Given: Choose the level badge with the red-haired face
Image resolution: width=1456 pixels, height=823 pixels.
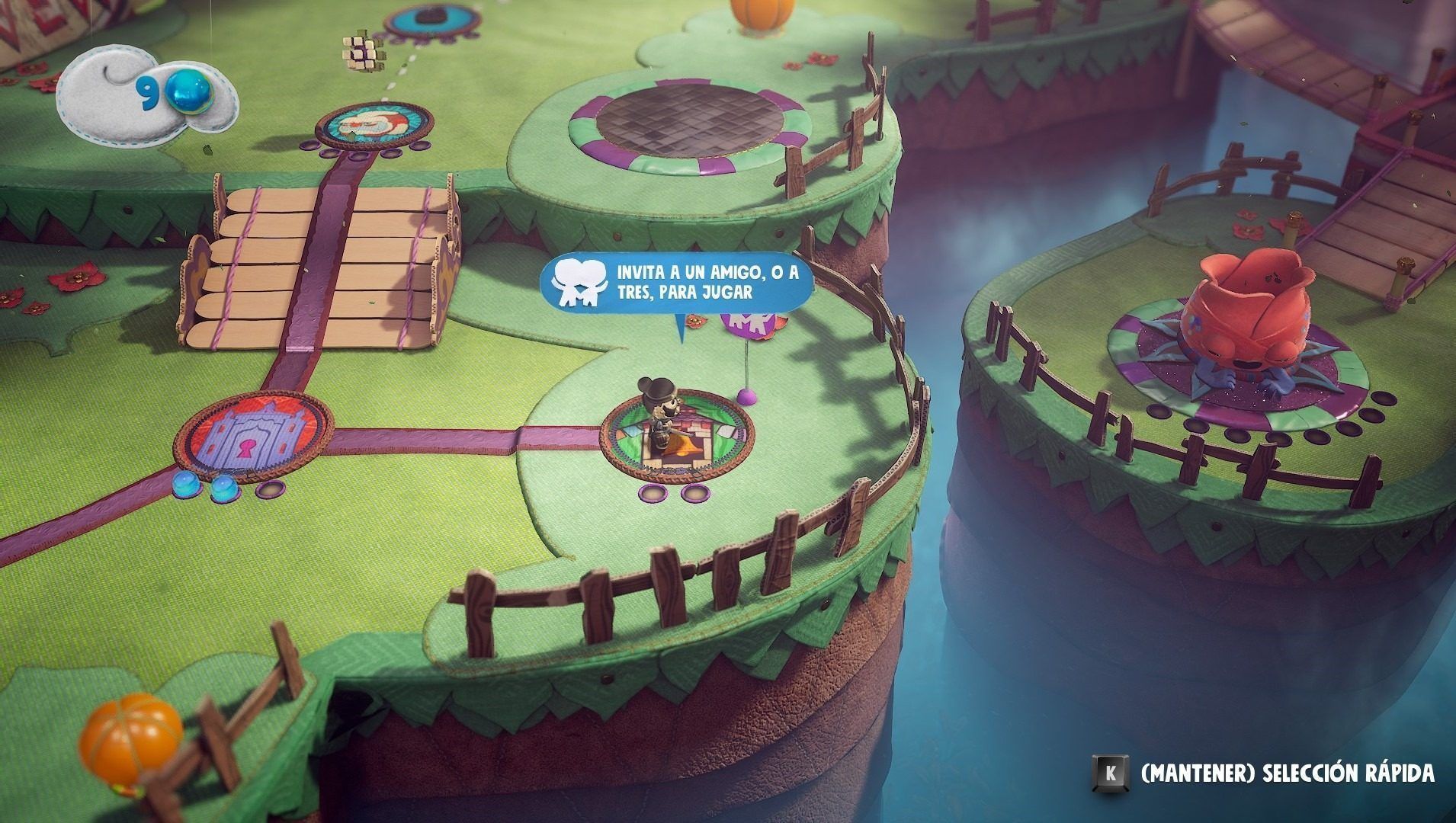Looking at the screenshot, I should point(374,126).
